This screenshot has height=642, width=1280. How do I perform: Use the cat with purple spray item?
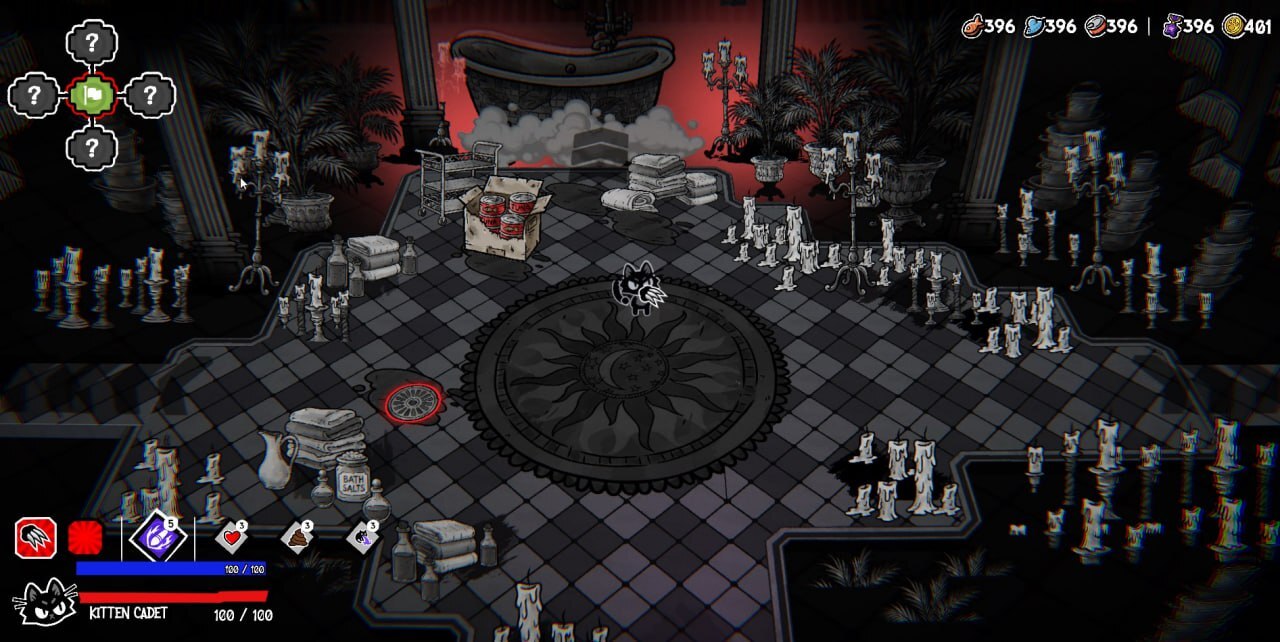coord(362,538)
